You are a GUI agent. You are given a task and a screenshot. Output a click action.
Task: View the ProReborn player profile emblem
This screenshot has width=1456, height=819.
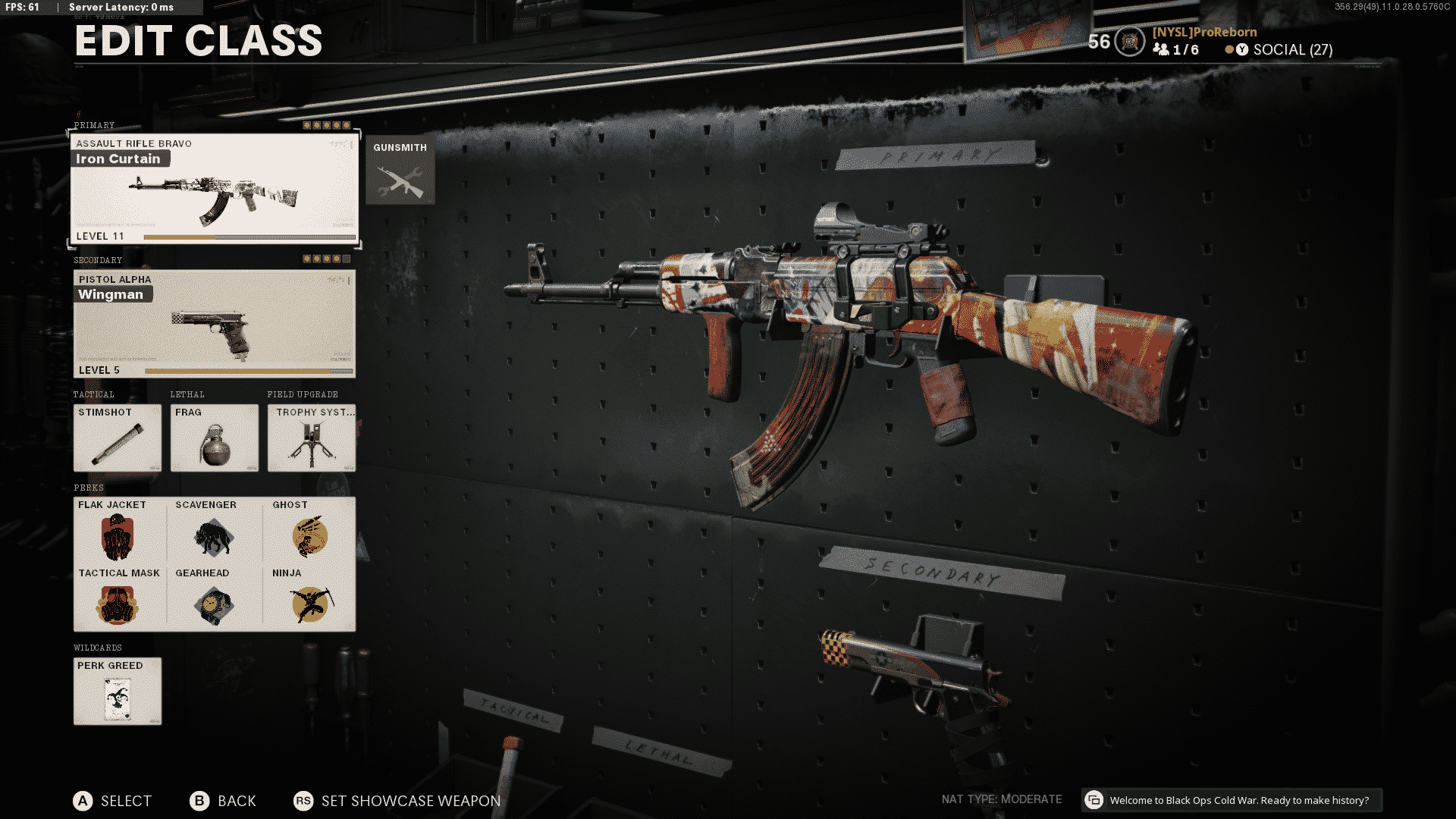click(x=1130, y=42)
